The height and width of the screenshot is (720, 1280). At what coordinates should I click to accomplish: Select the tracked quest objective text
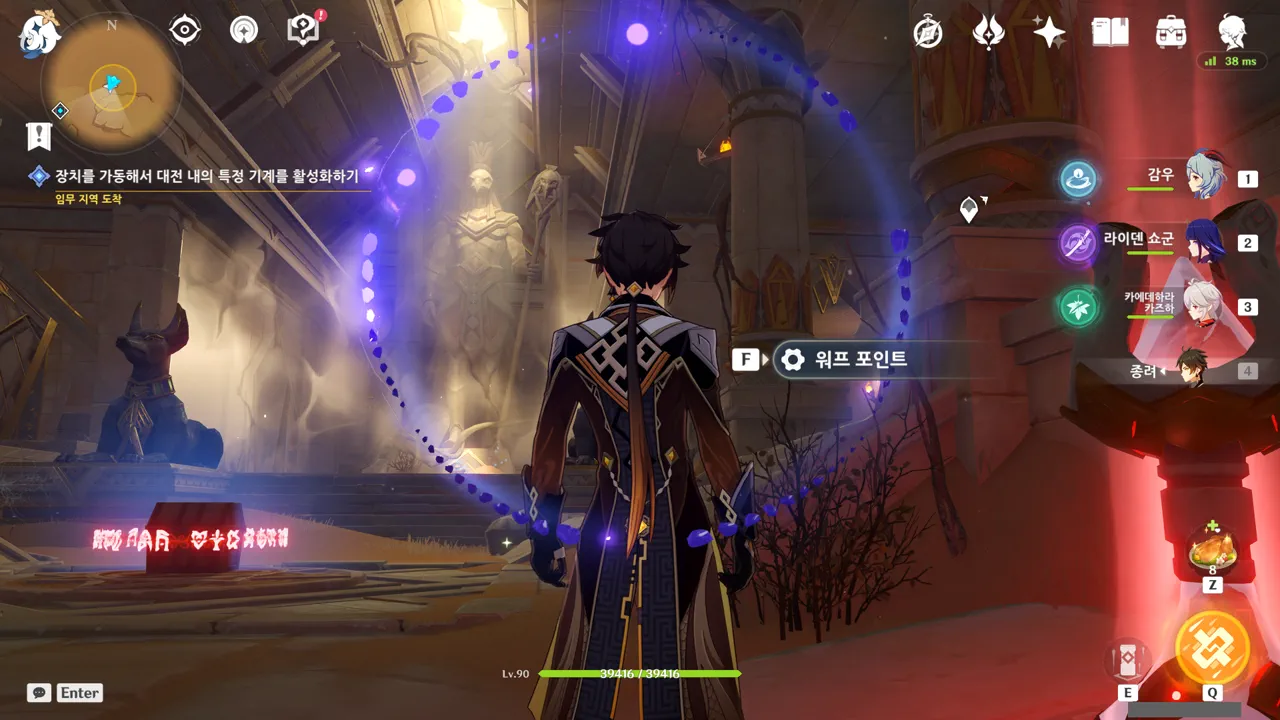coord(208,176)
